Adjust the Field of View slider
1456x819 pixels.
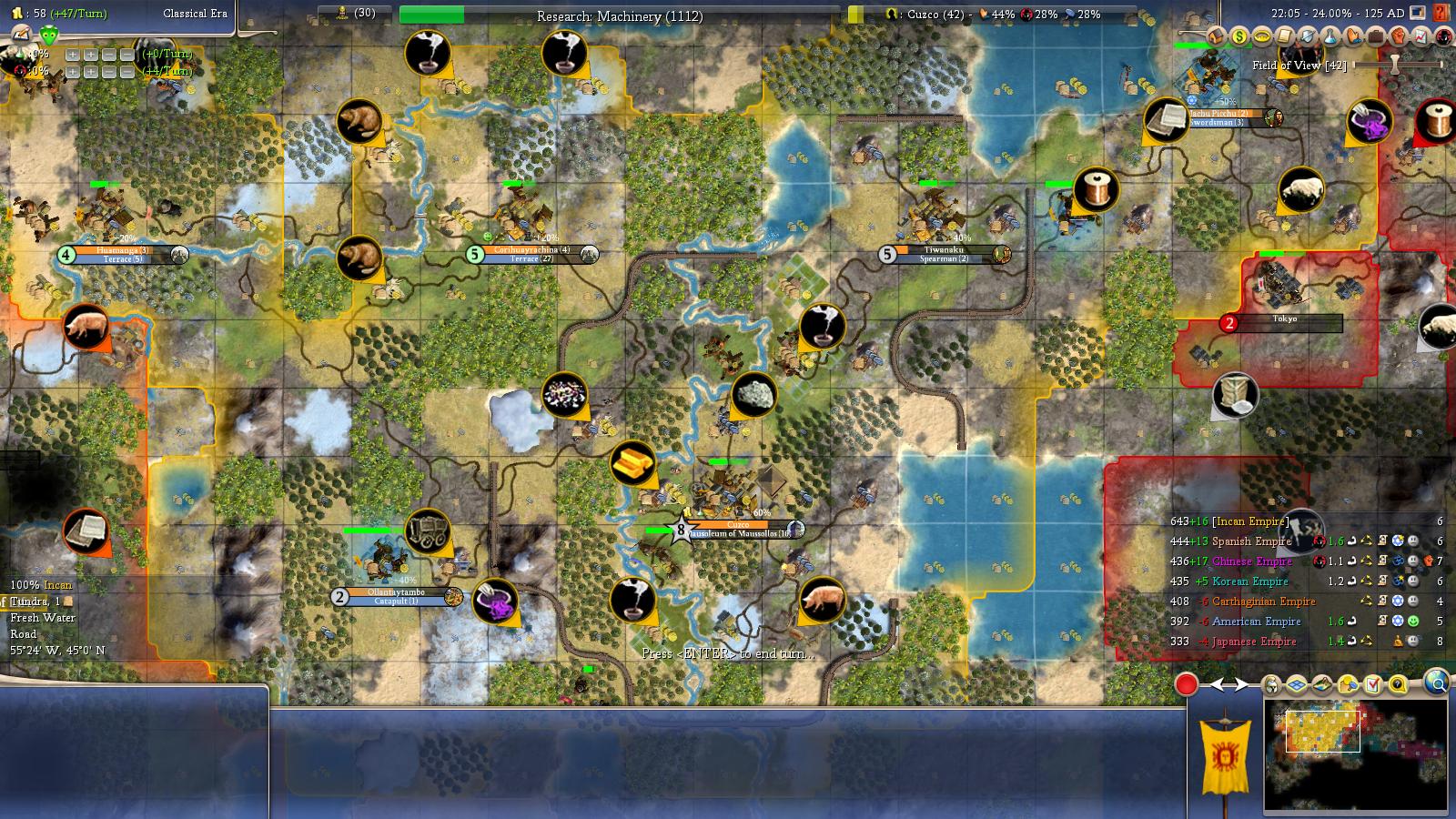[1393, 66]
